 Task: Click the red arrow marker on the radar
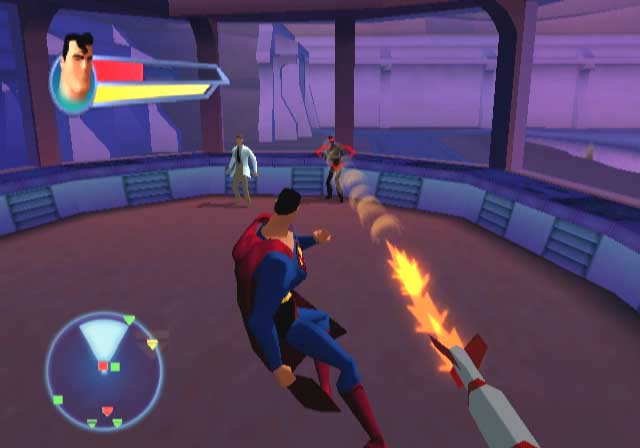point(108,411)
